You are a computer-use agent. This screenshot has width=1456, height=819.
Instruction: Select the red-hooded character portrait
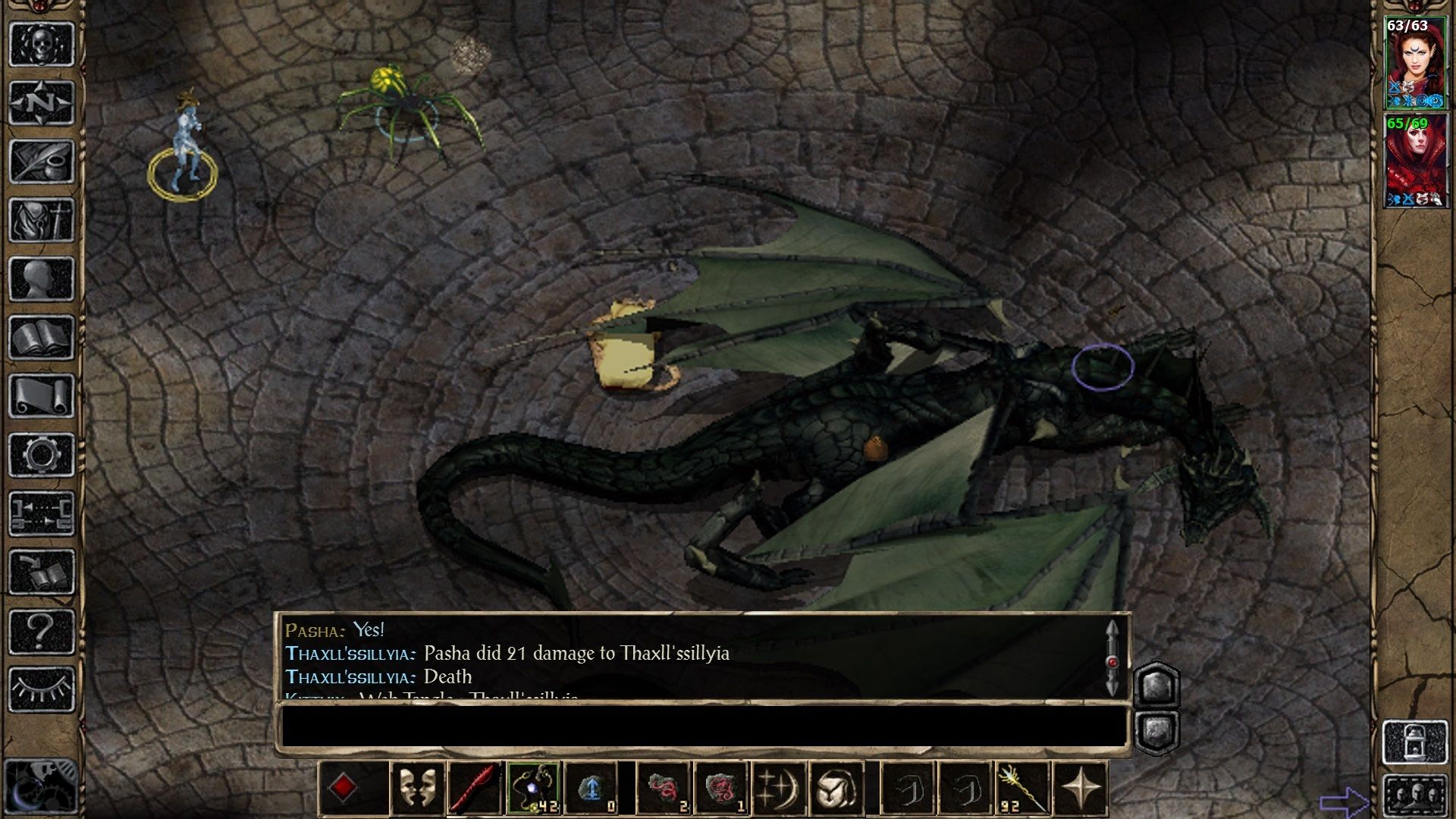coord(1414,162)
